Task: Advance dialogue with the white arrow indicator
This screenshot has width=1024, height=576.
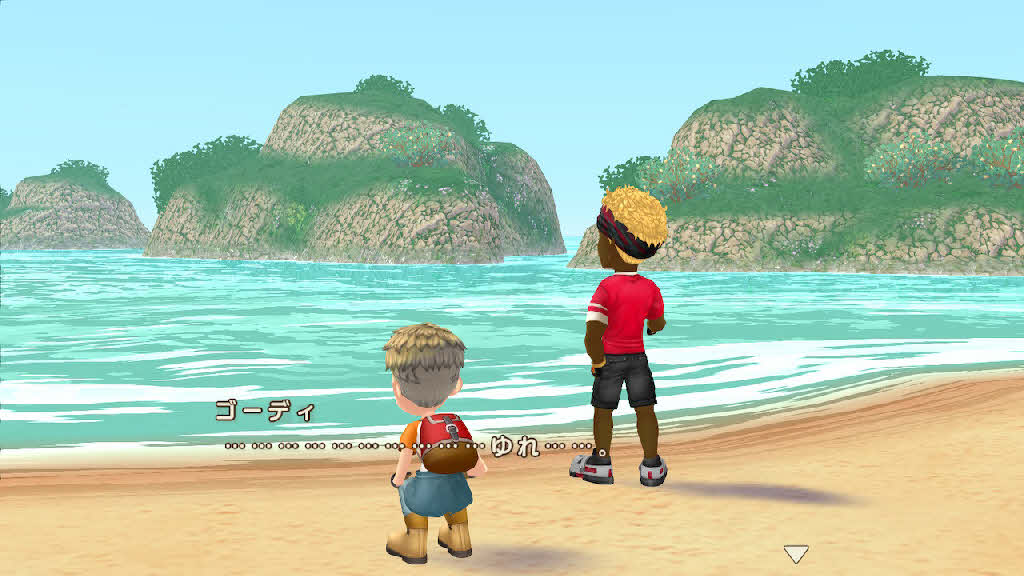Action: pyautogui.click(x=795, y=553)
